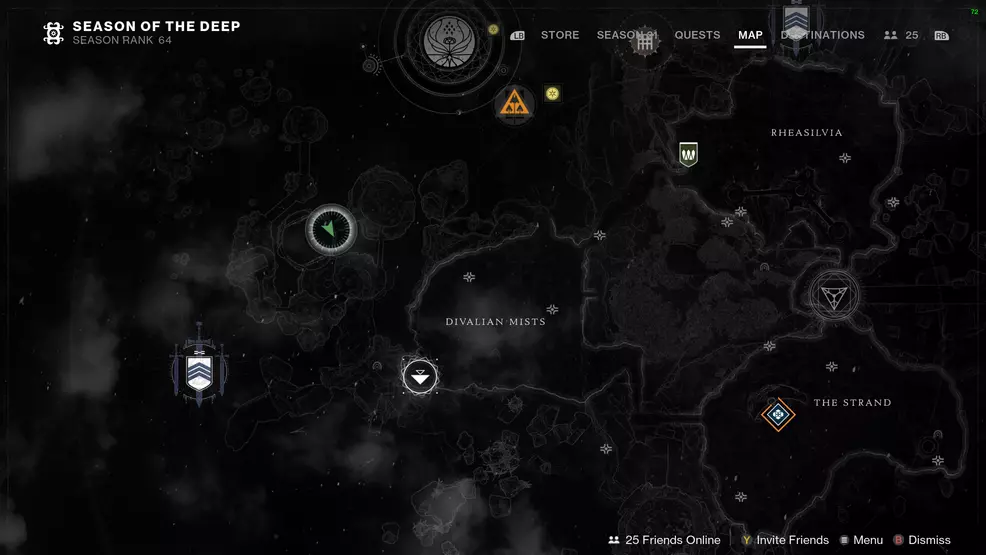This screenshot has width=986, height=555.
Task: Select the green-bordered banner vendor marker
Action: tap(688, 154)
